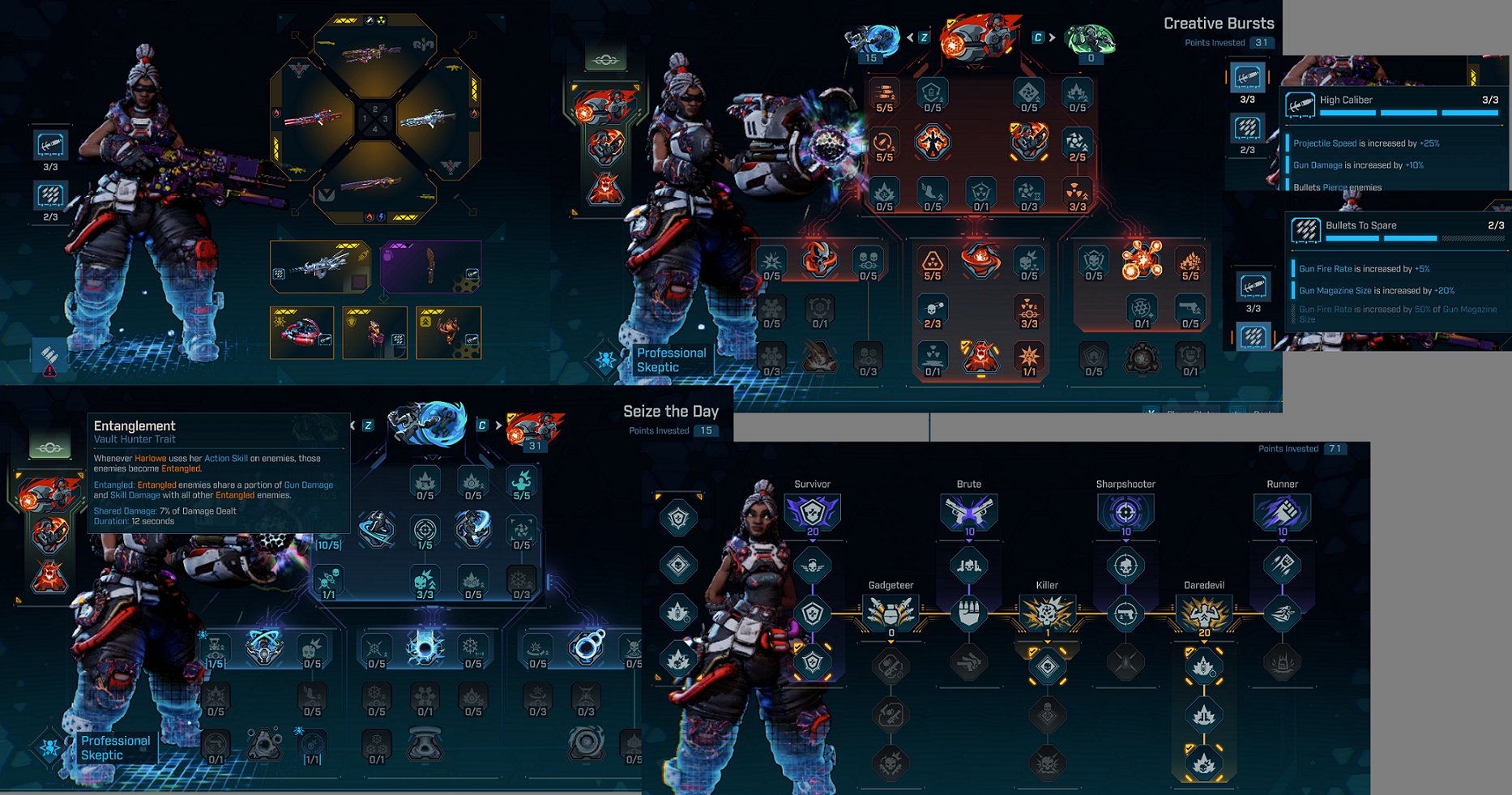
Task: Switch to the green skill tree with 0 points
Action: pyautogui.click(x=1090, y=39)
